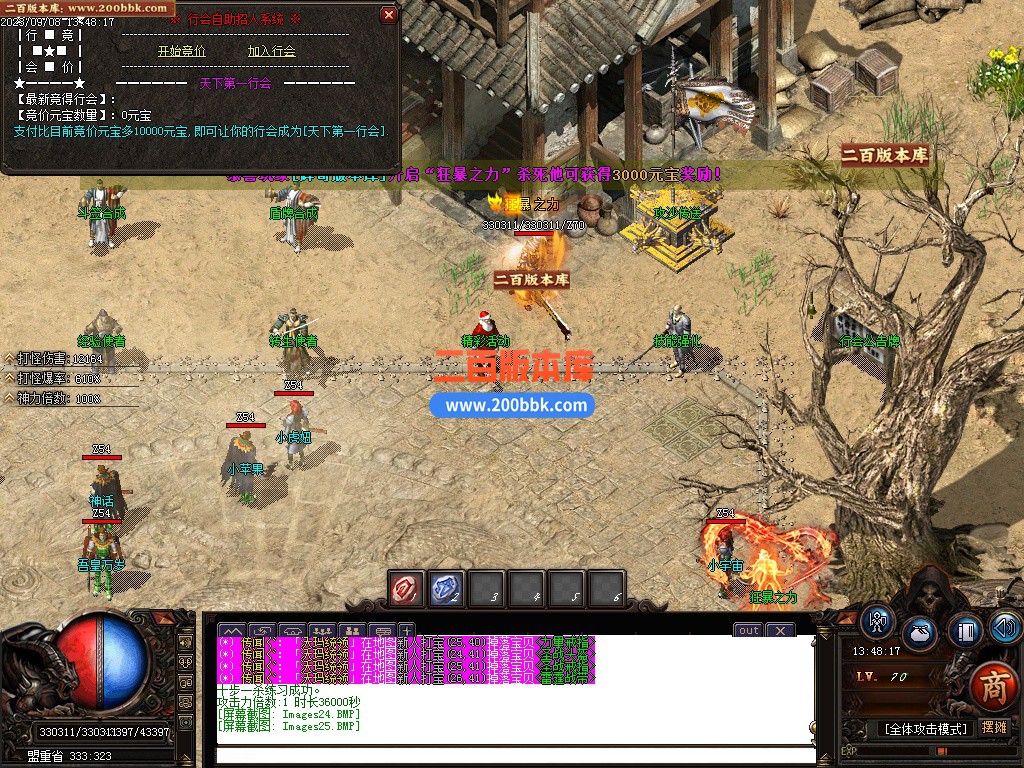Click the chat window 'out' button

(x=749, y=630)
